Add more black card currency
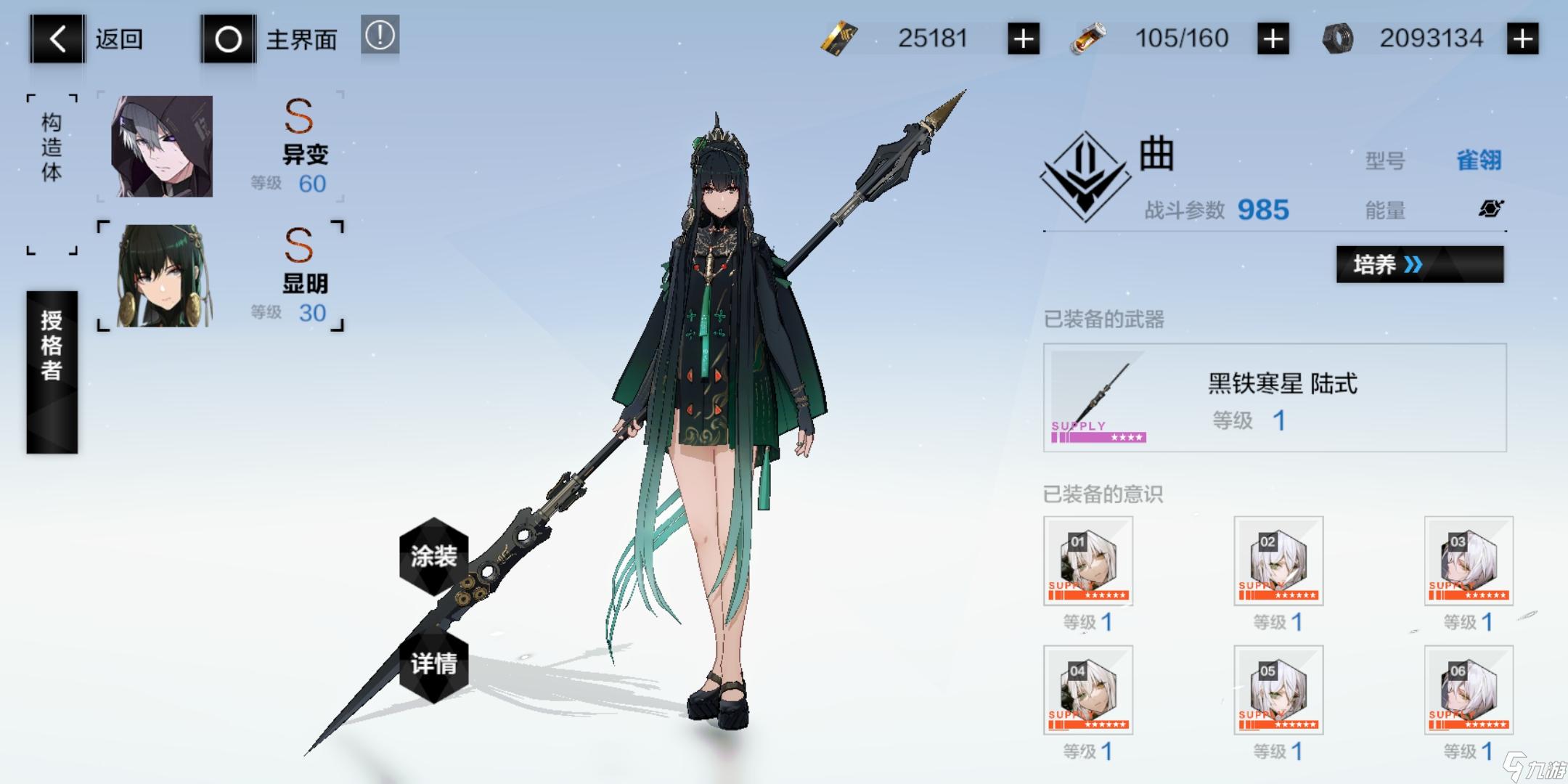This screenshot has height=784, width=1568. click(x=1023, y=38)
